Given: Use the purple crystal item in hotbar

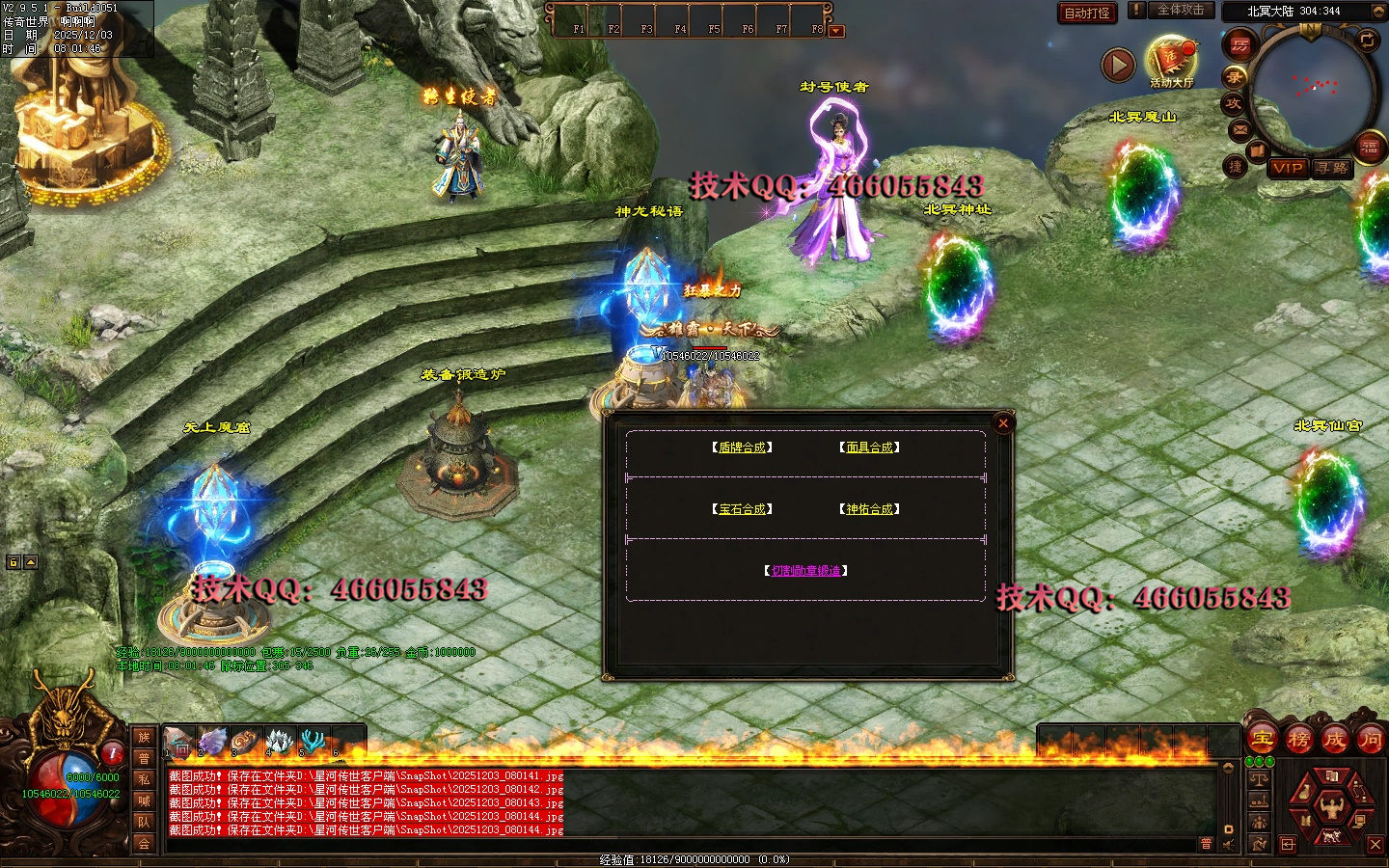Looking at the screenshot, I should click(213, 742).
